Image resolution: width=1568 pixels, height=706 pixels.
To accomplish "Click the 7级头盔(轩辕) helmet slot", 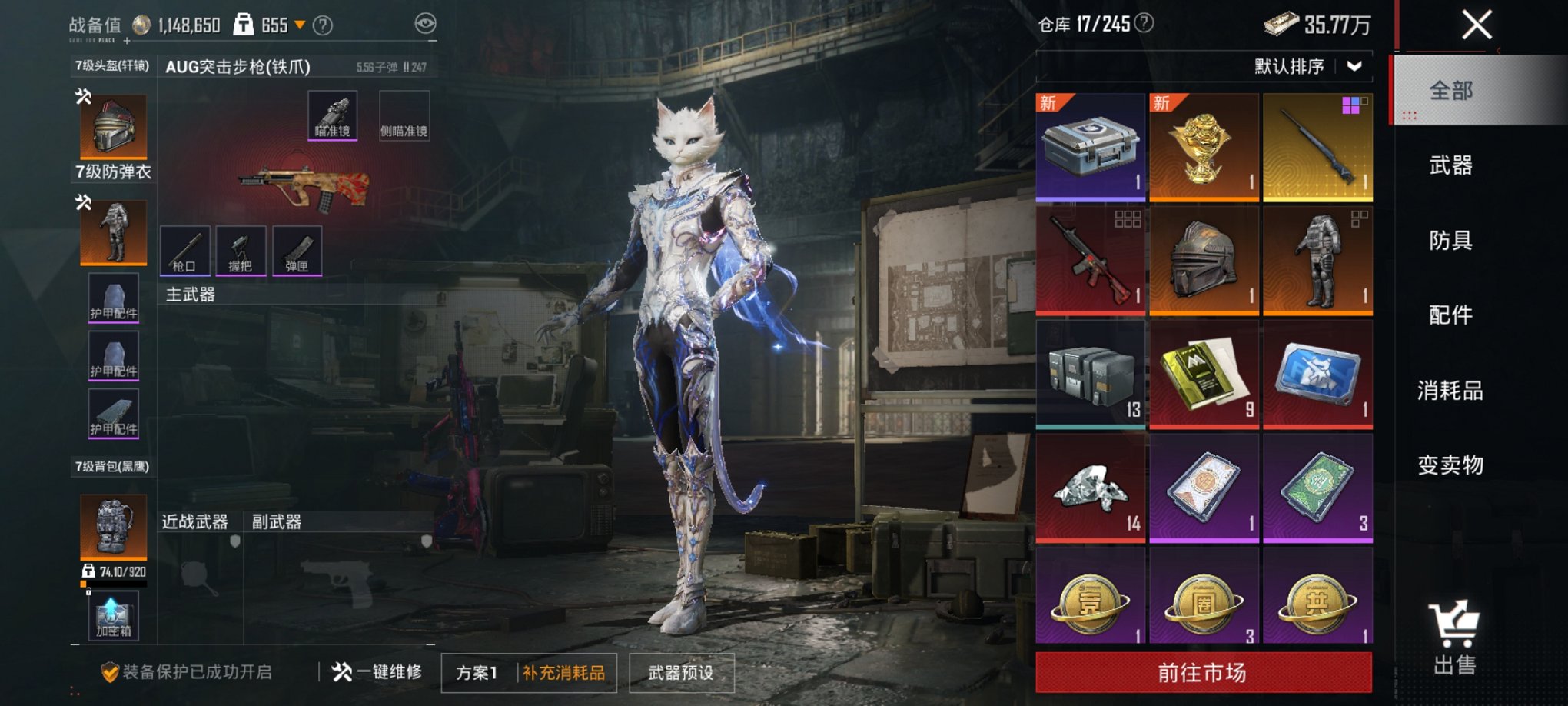I will 112,123.
